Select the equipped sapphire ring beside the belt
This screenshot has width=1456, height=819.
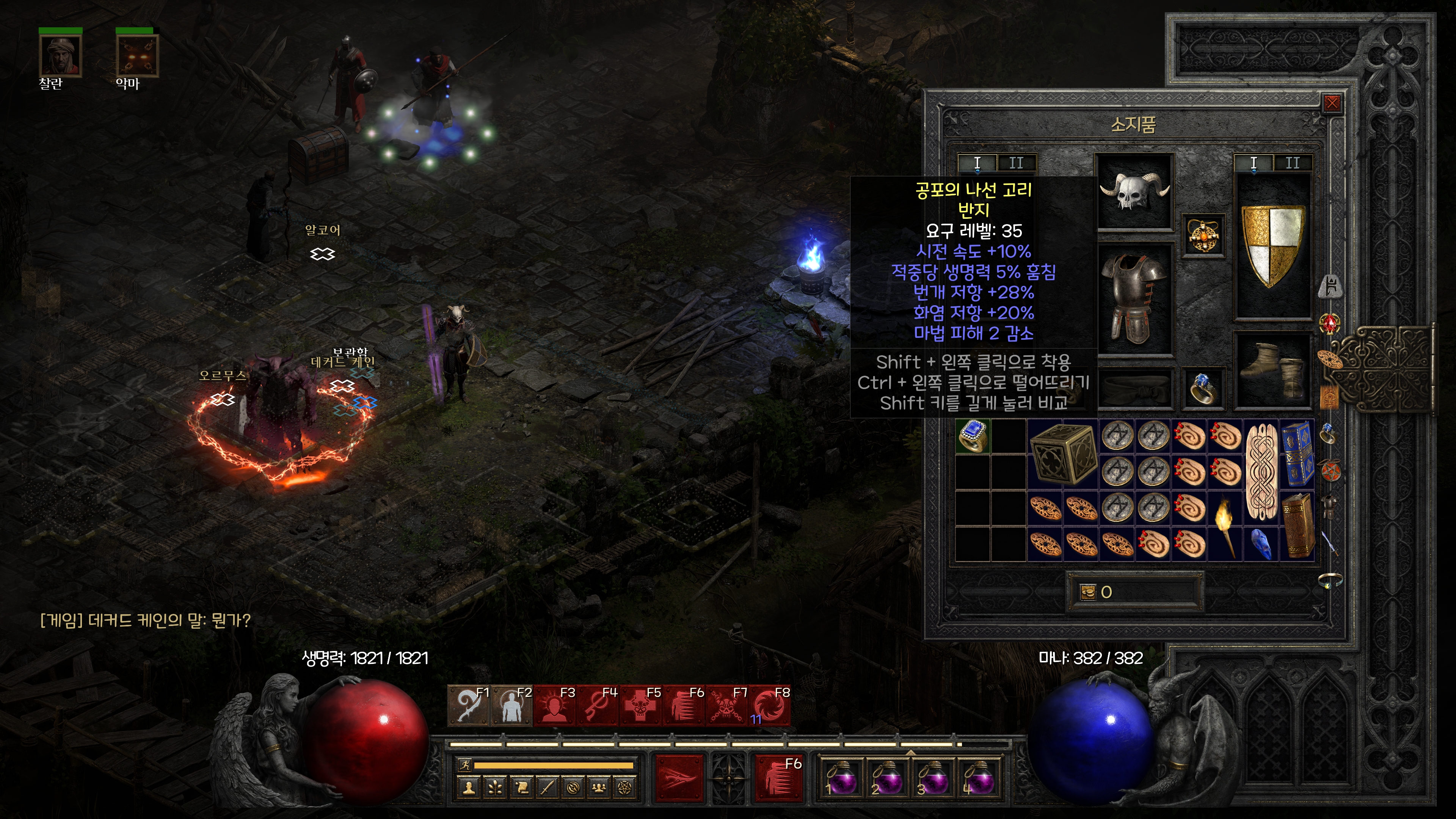pyautogui.click(x=1203, y=388)
